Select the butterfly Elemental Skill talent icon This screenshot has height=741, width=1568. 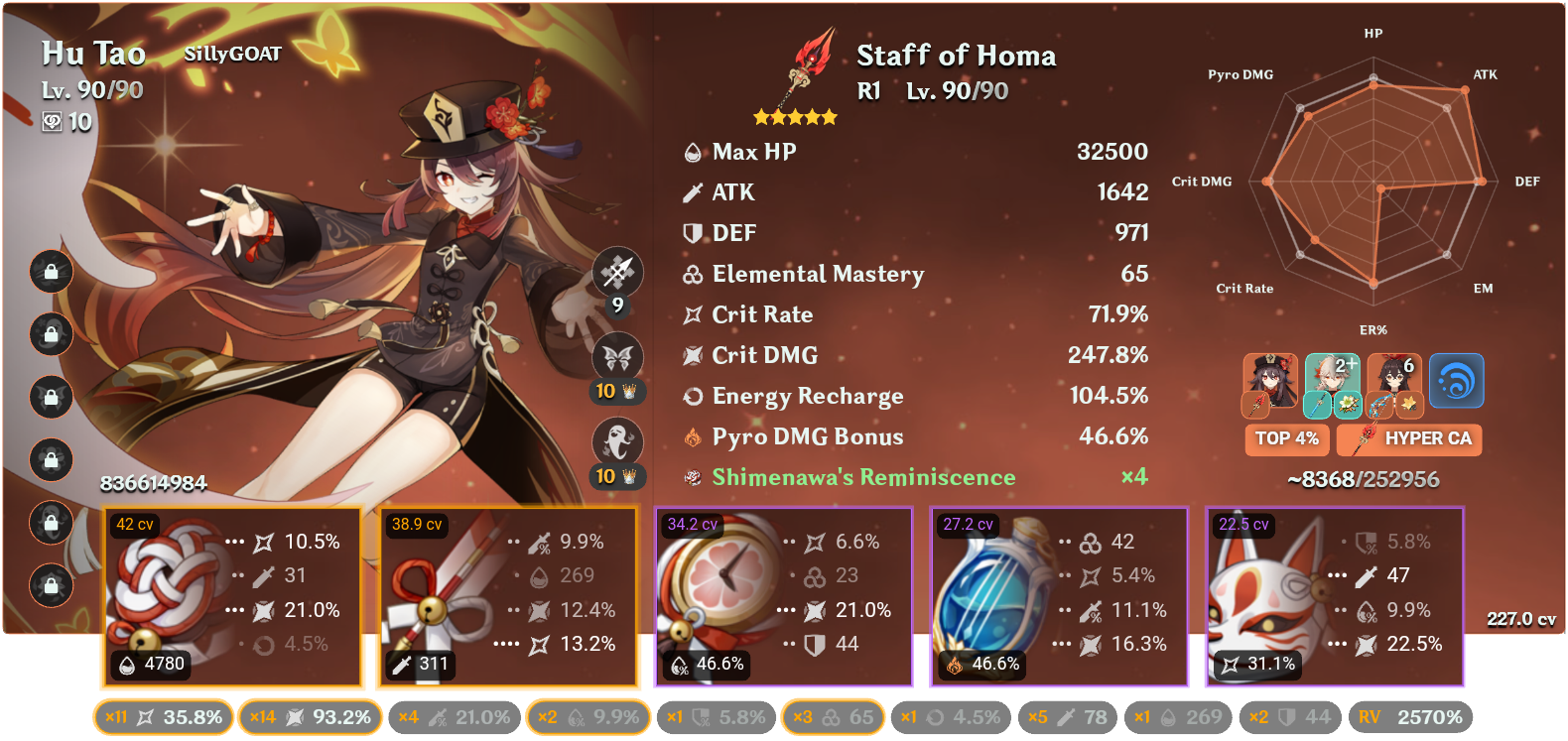pos(617,357)
